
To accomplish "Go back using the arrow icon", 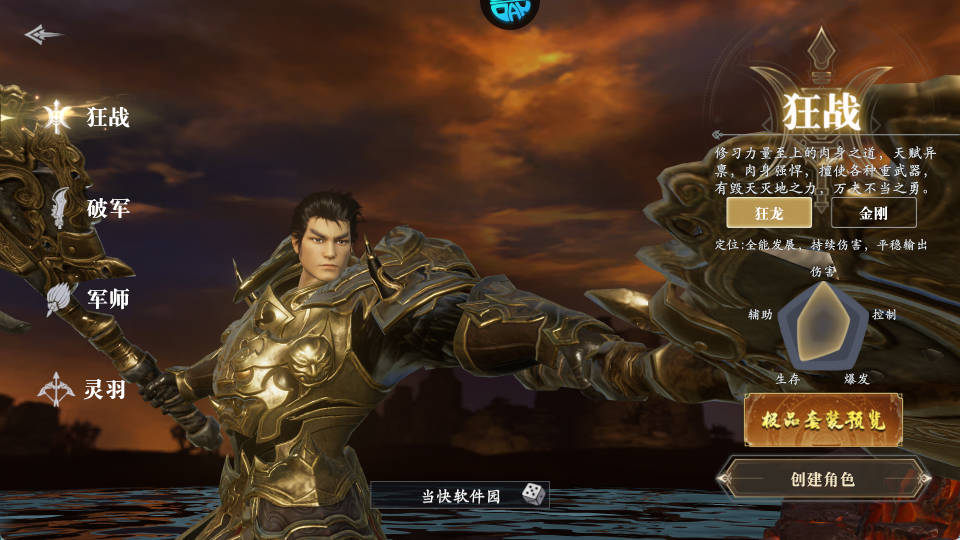I will (43, 35).
